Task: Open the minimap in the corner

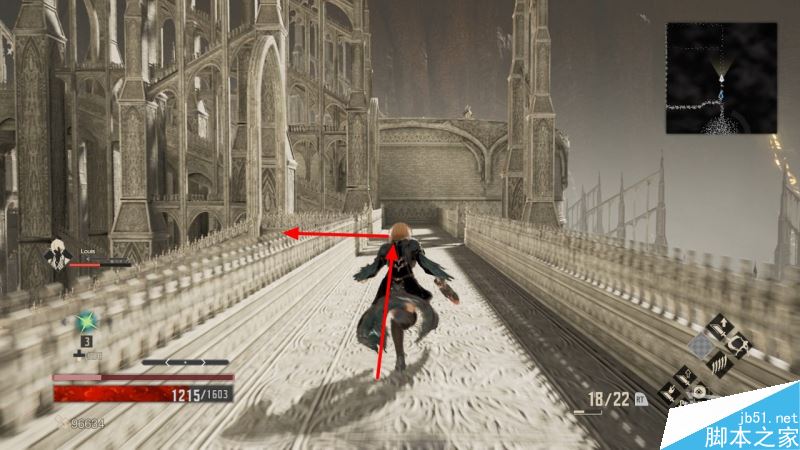Action: (723, 79)
